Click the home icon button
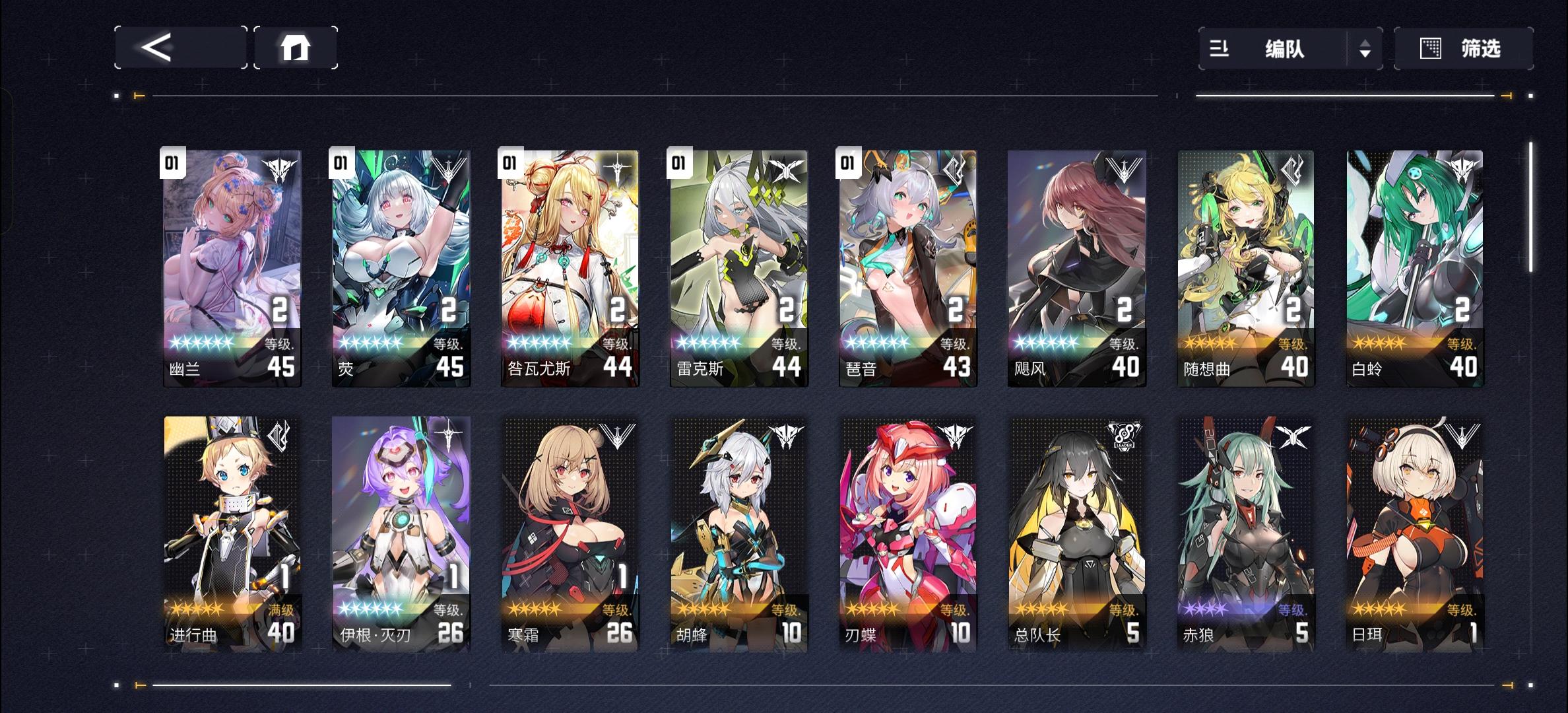1568x713 pixels. coord(296,47)
